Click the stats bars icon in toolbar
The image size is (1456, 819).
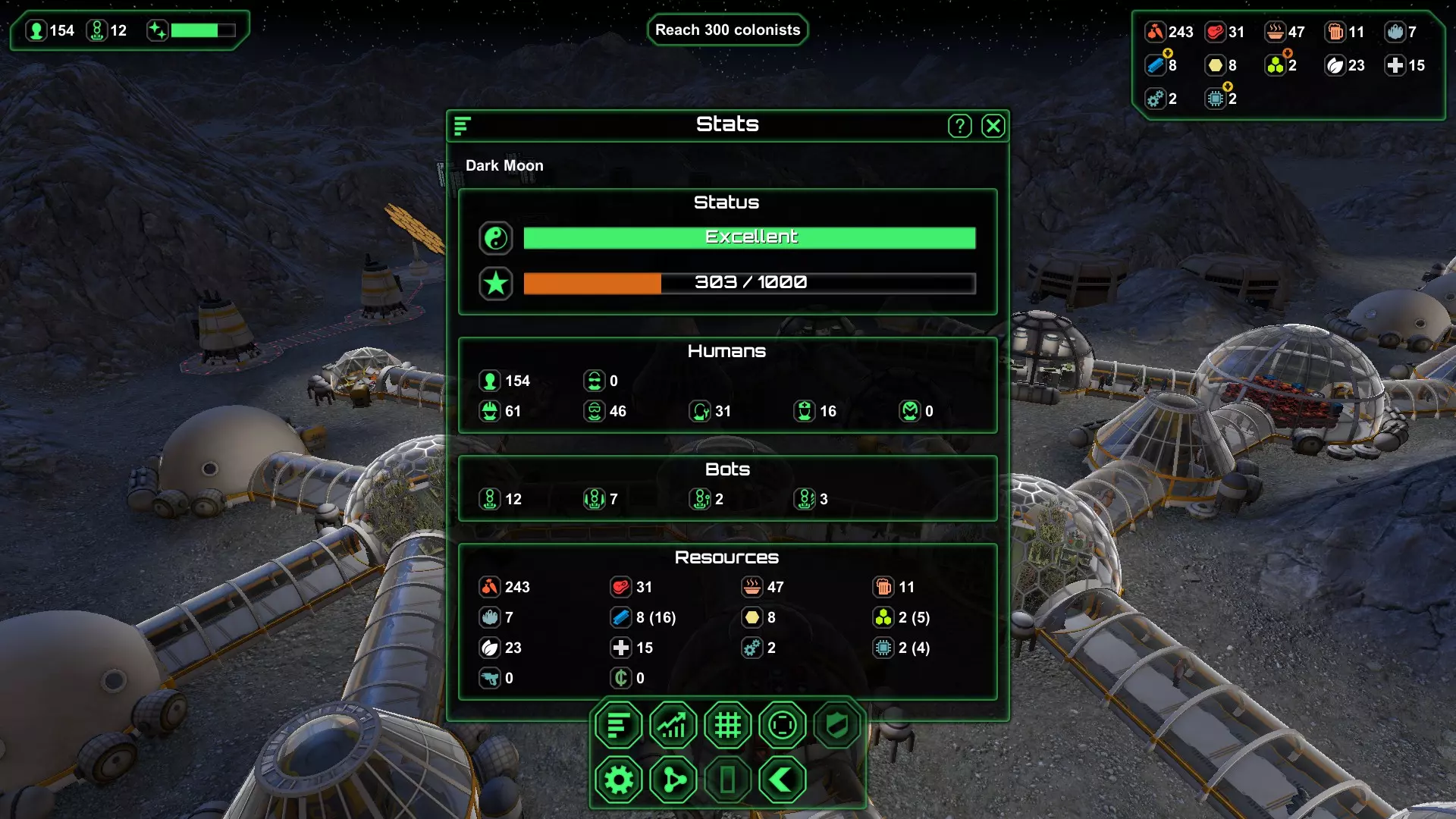pyautogui.click(x=618, y=726)
